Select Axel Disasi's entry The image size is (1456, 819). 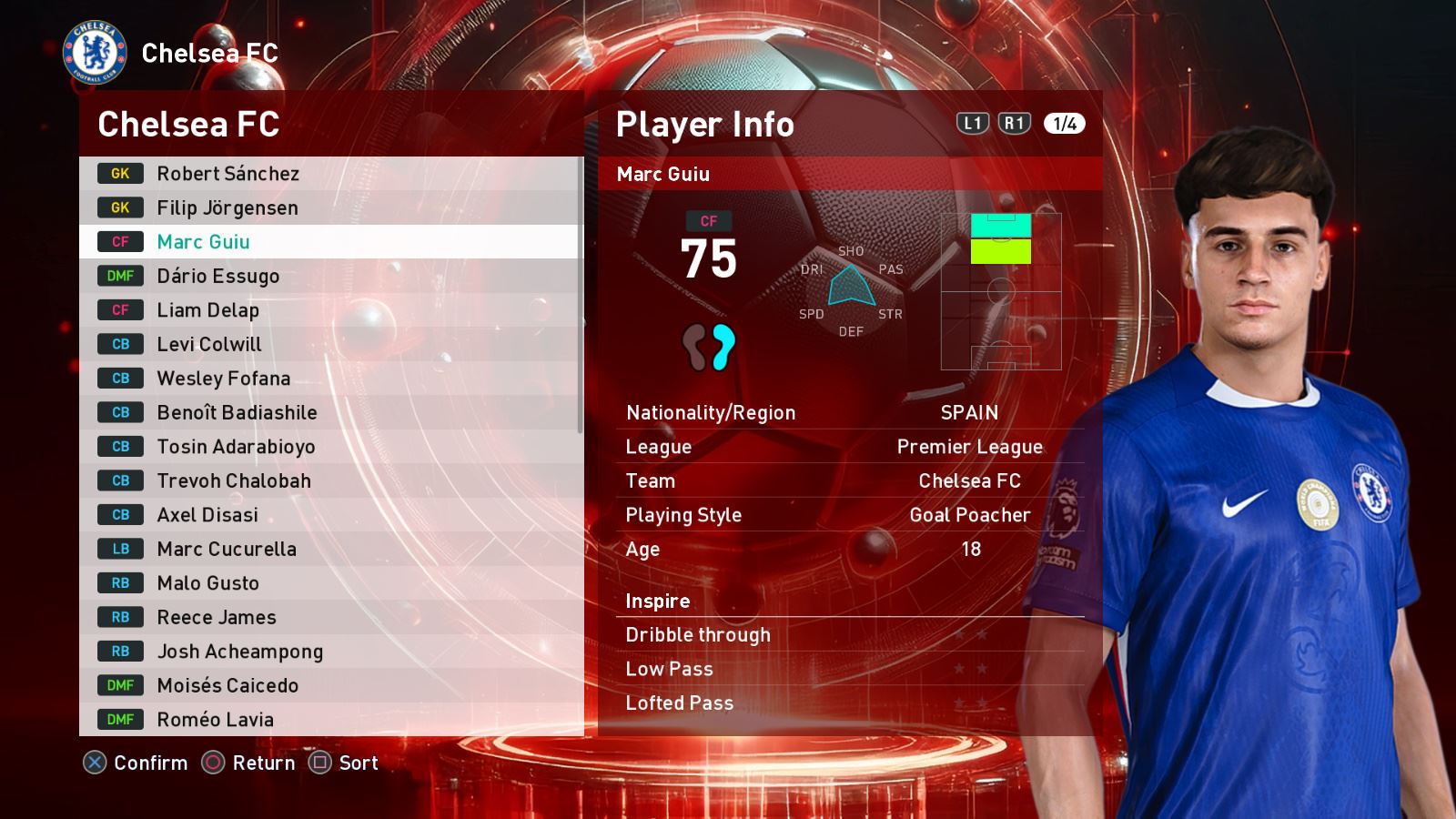tap(328, 515)
